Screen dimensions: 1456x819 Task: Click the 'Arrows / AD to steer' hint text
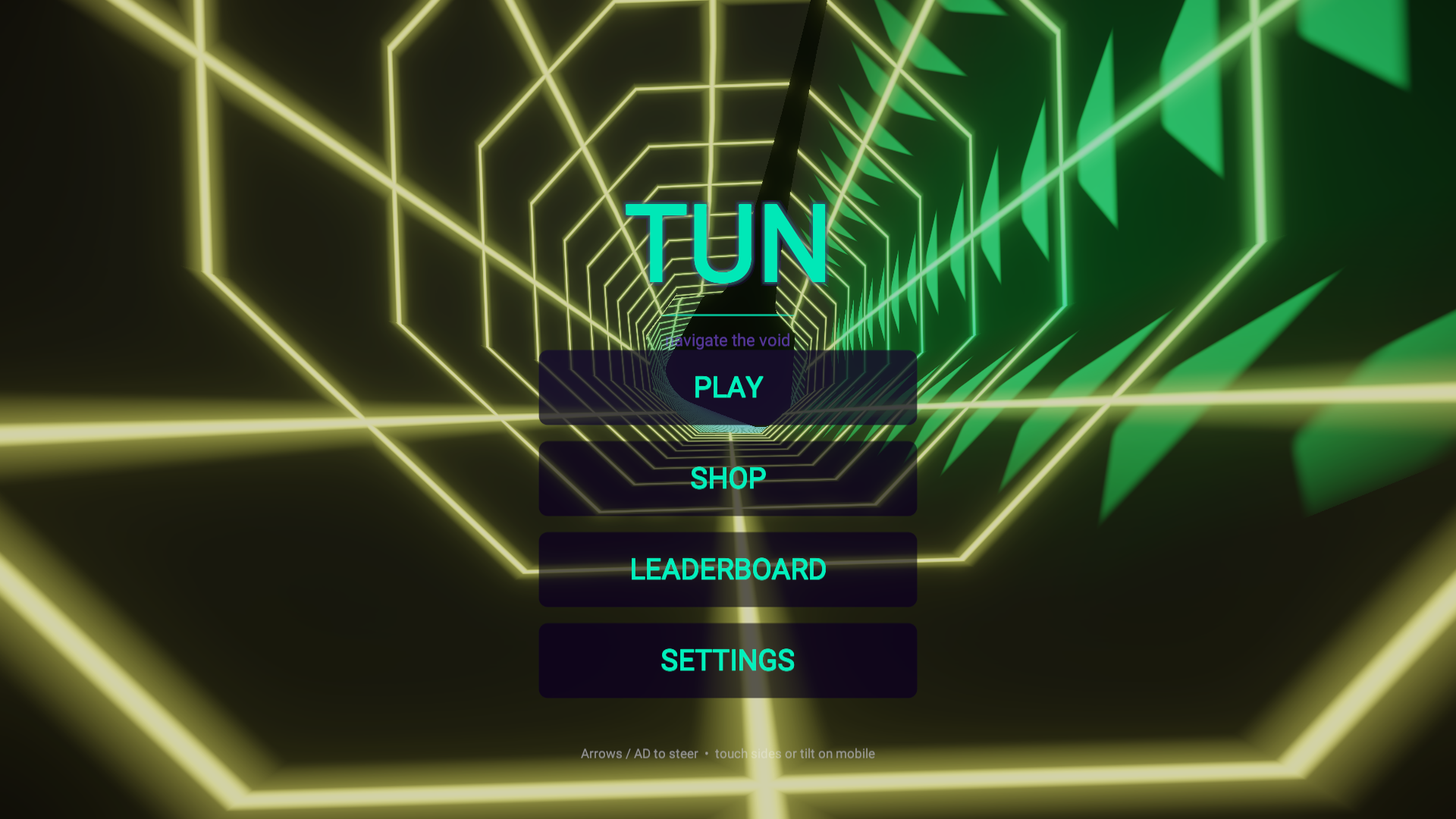[x=639, y=754]
